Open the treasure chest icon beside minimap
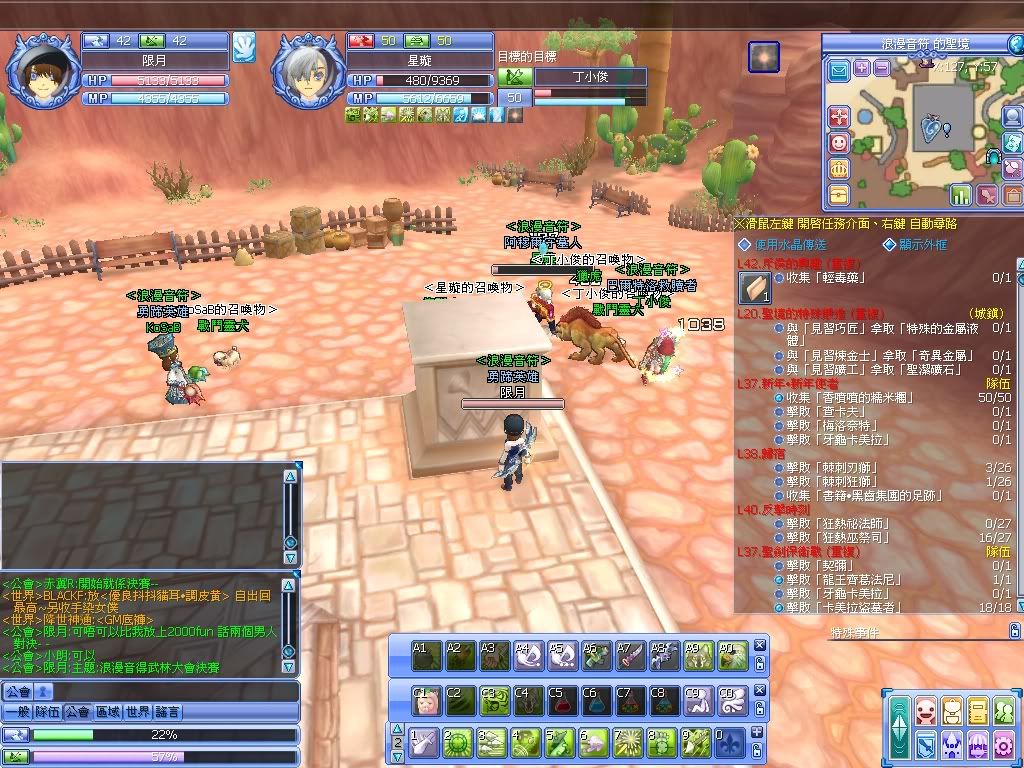This screenshot has height=768, width=1024. 838,194
